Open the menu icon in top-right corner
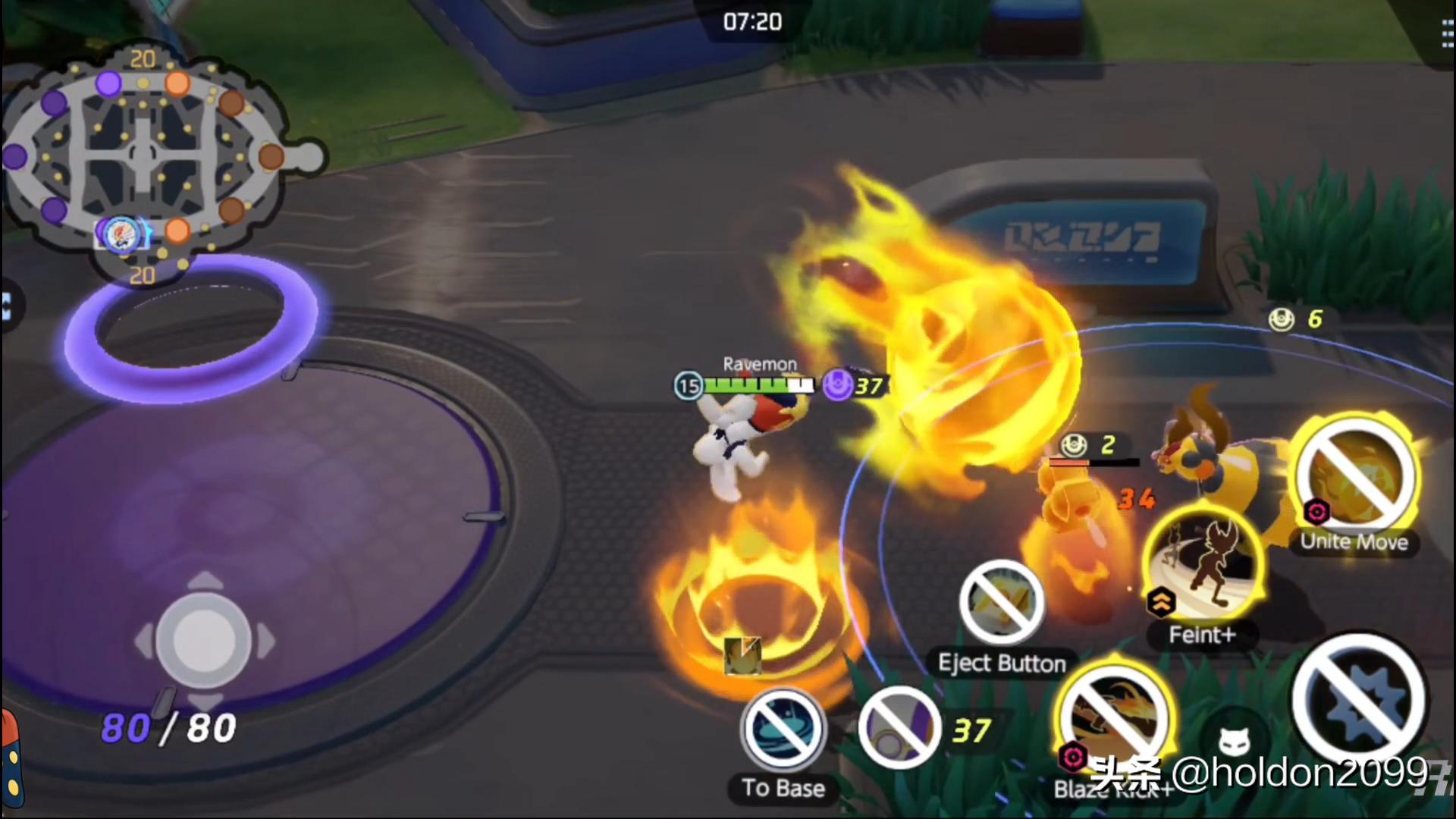 (x=1447, y=35)
